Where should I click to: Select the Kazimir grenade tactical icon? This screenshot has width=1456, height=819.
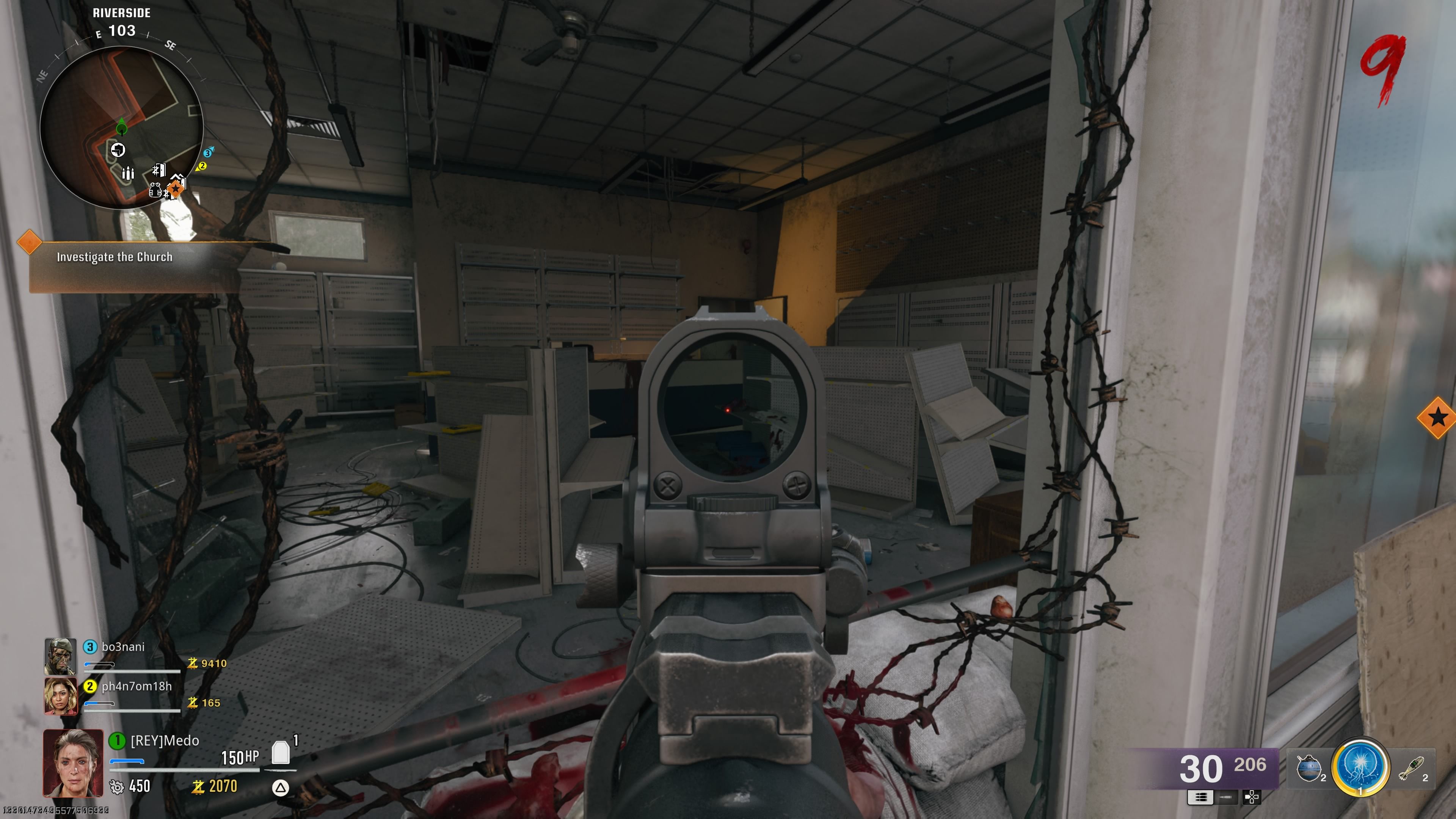pyautogui.click(x=1309, y=767)
